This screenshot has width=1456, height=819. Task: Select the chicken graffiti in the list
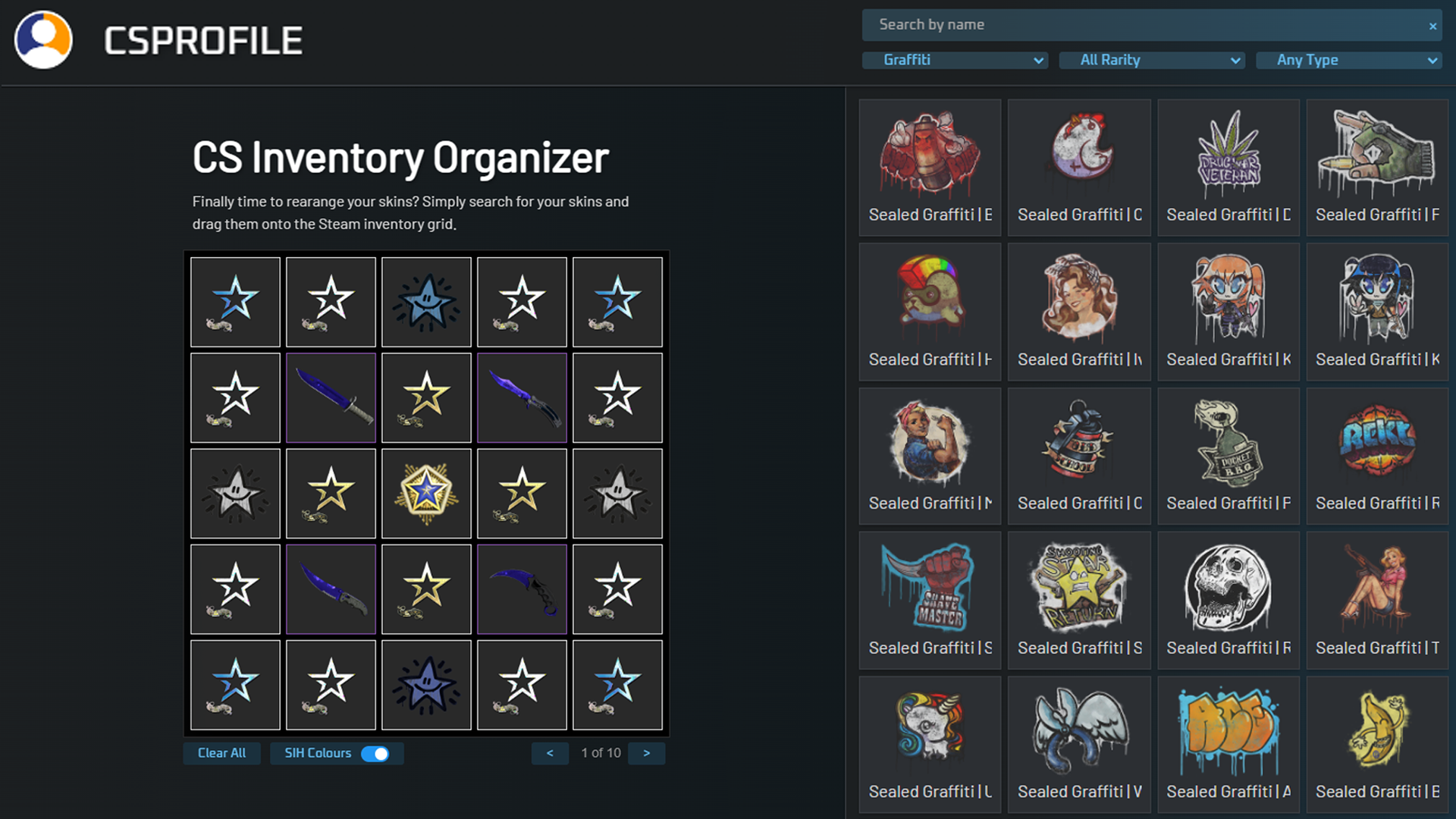1078,154
